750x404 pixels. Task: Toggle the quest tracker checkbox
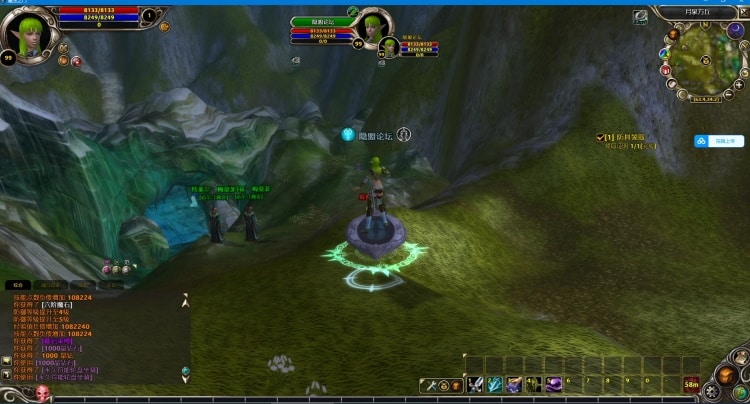click(x=599, y=137)
